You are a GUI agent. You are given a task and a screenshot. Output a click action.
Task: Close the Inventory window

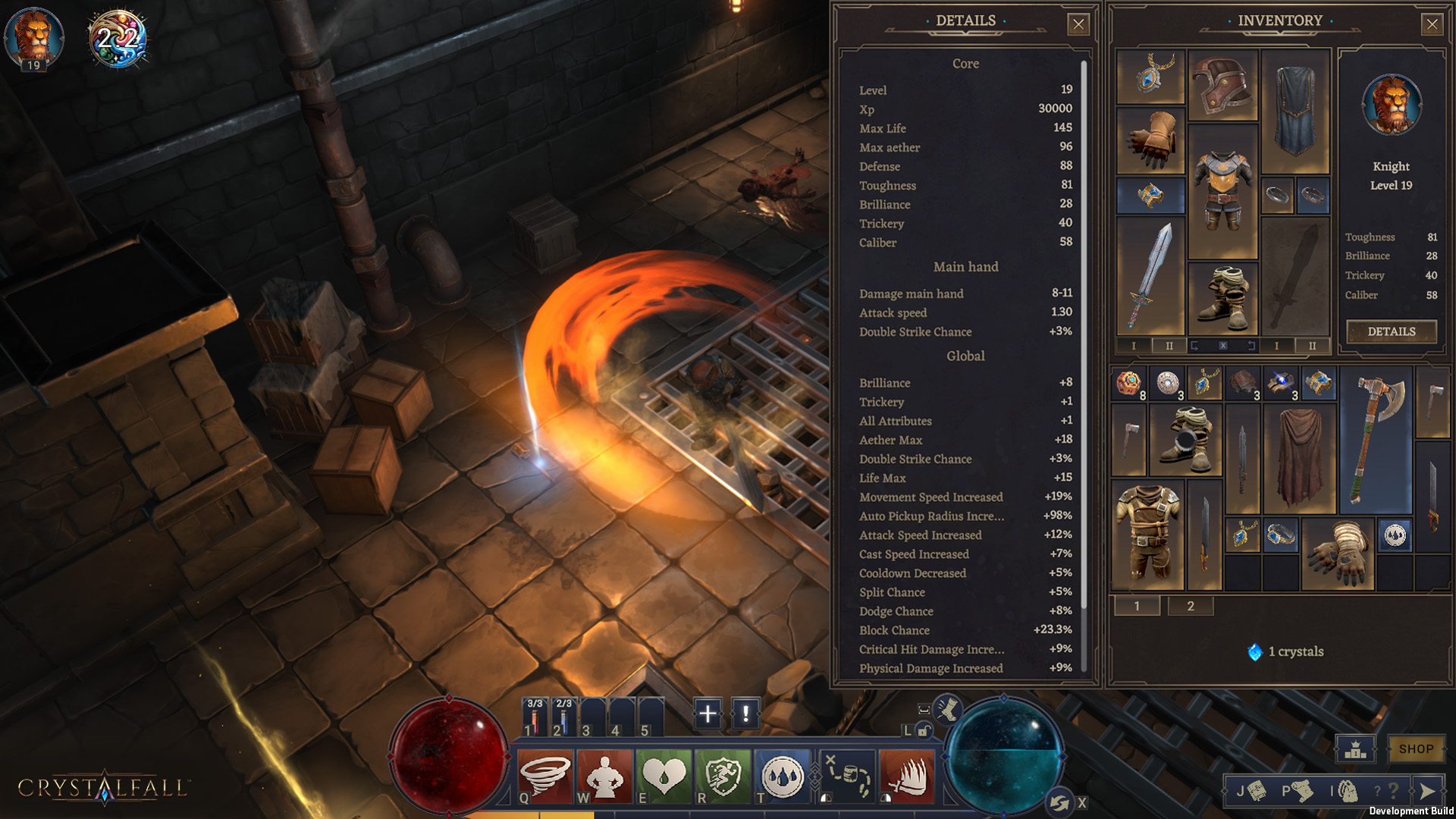[x=1431, y=24]
